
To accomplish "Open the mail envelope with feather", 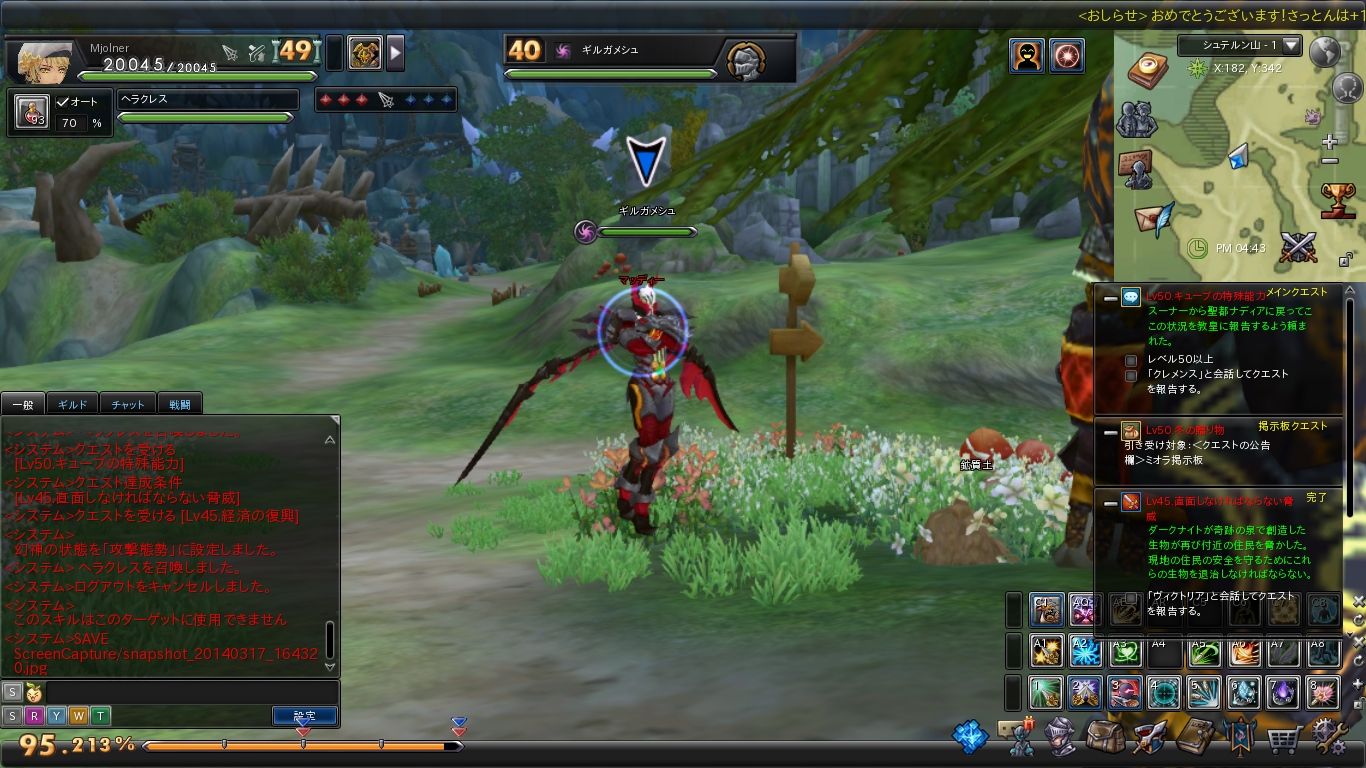I will 1153,218.
